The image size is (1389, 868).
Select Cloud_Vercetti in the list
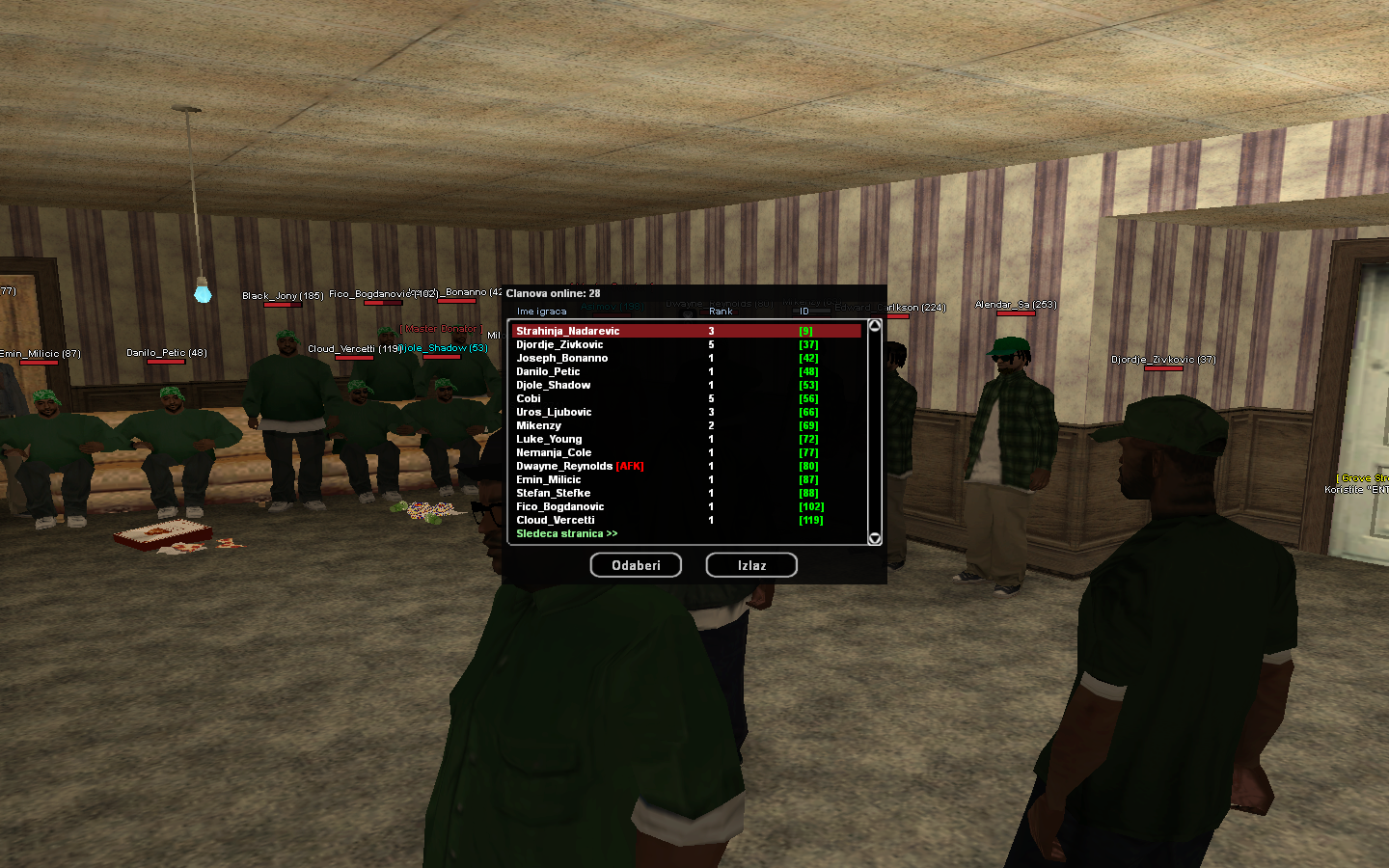pyautogui.click(x=556, y=520)
